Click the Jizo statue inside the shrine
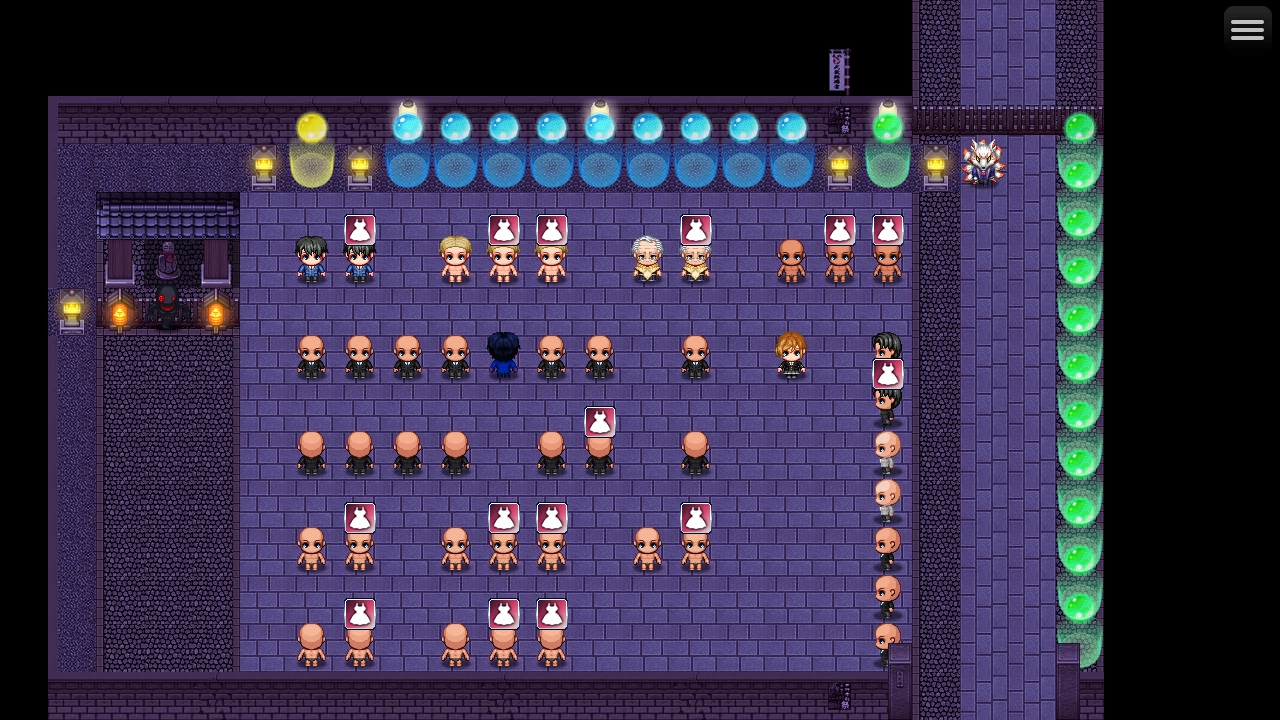 click(166, 258)
